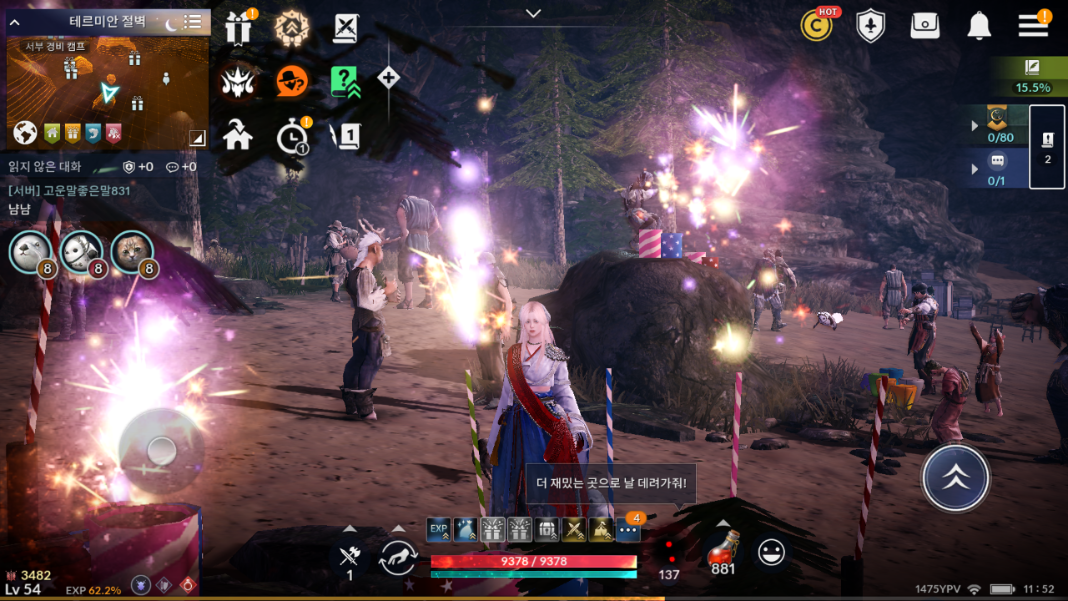
Task: Open the shield emblem menu
Action: [871, 27]
